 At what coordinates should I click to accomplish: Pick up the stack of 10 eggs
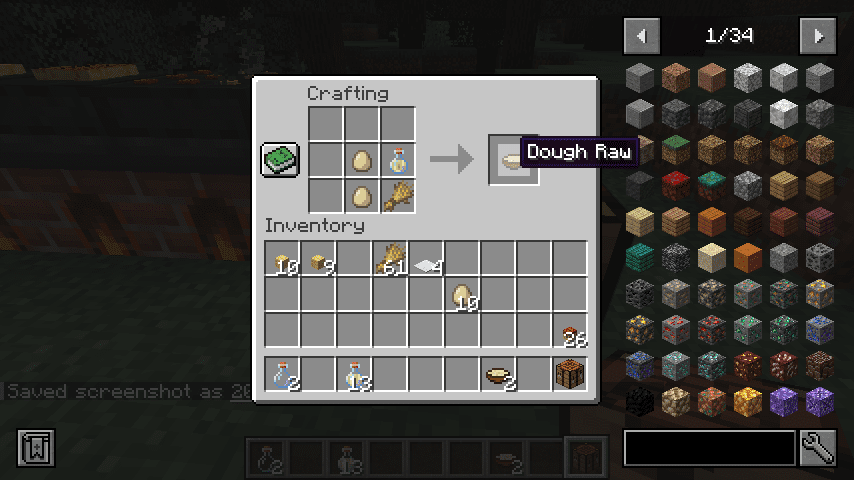tap(462, 296)
